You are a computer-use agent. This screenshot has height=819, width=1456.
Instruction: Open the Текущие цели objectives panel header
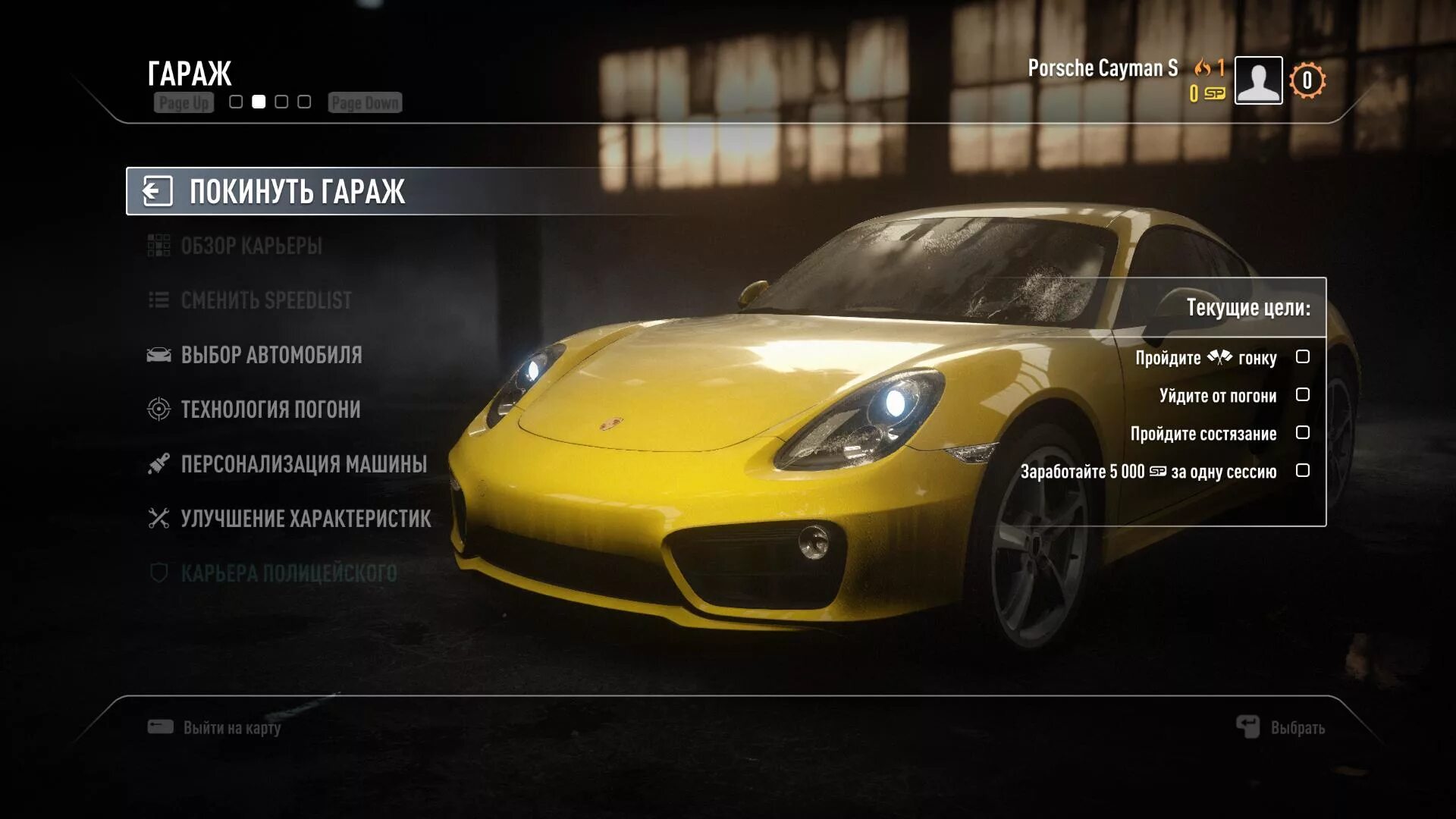click(x=1247, y=308)
